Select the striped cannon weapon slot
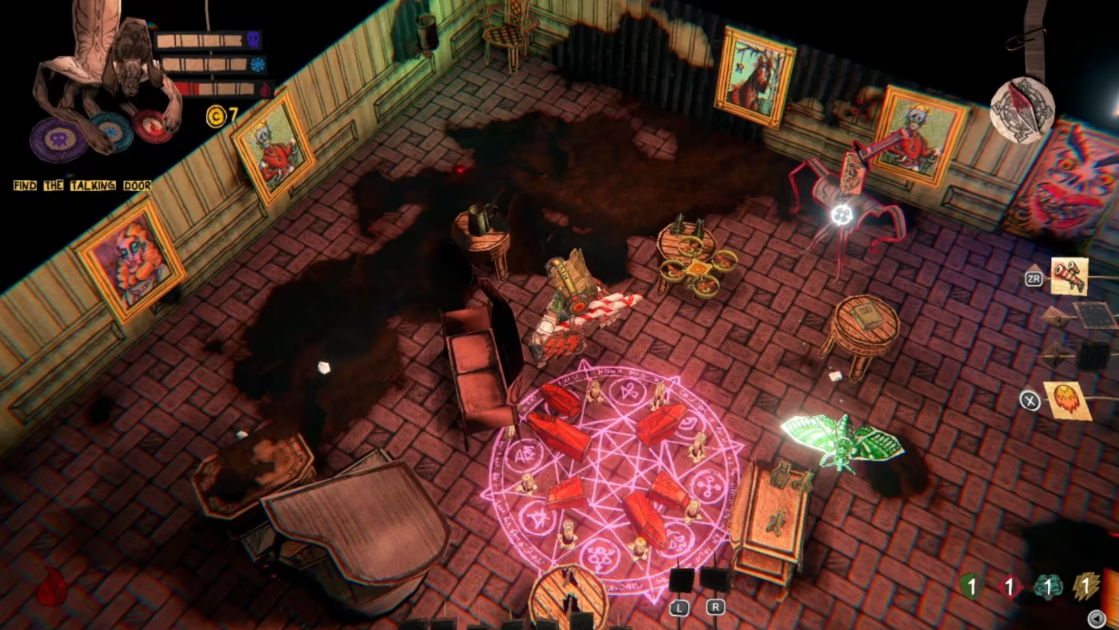Viewport: 1119px width, 630px height. coord(1069,277)
